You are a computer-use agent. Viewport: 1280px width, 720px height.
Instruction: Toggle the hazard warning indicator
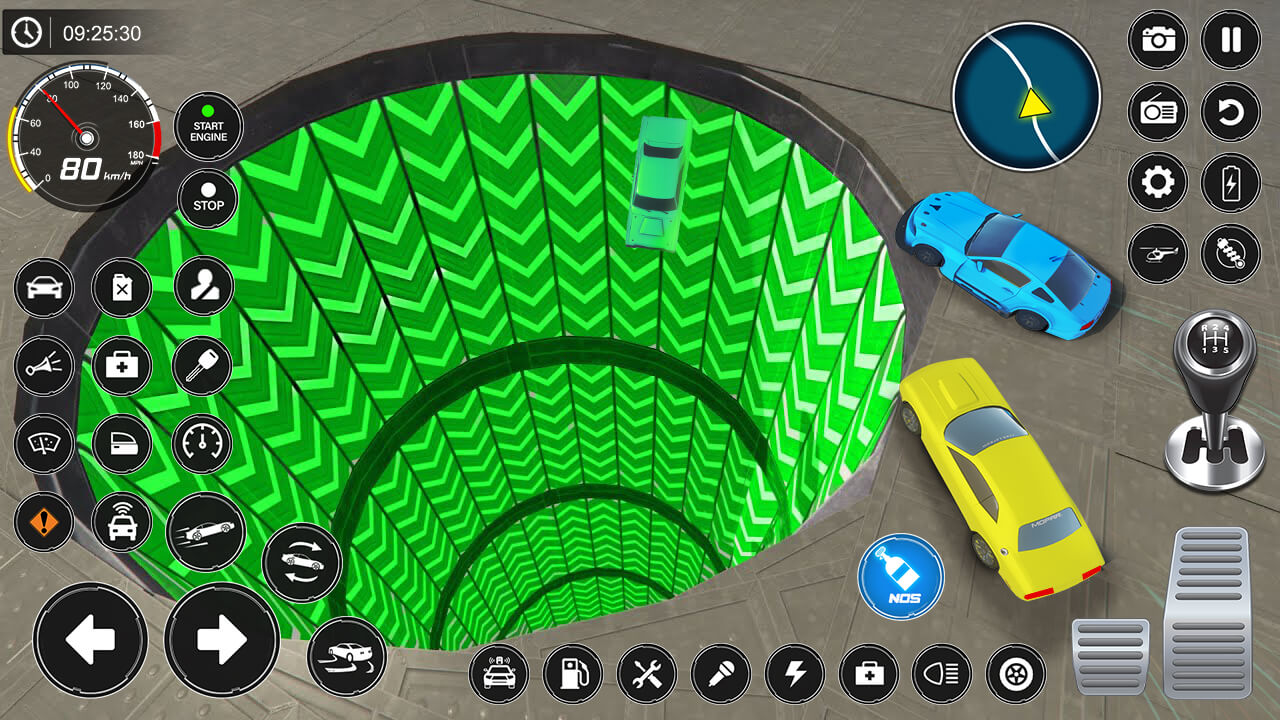click(x=42, y=522)
